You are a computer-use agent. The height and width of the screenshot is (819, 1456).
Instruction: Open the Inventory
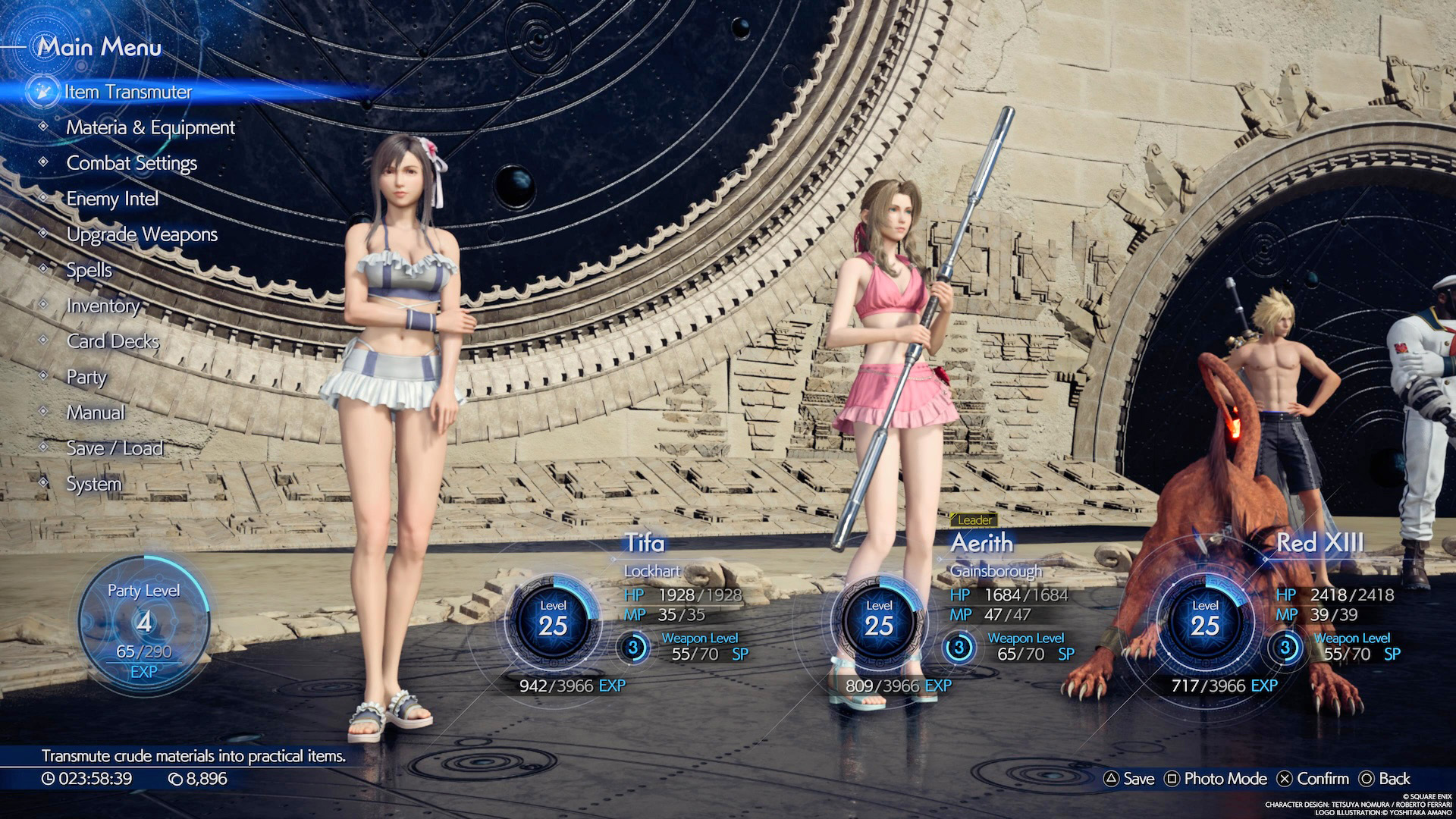tap(103, 306)
